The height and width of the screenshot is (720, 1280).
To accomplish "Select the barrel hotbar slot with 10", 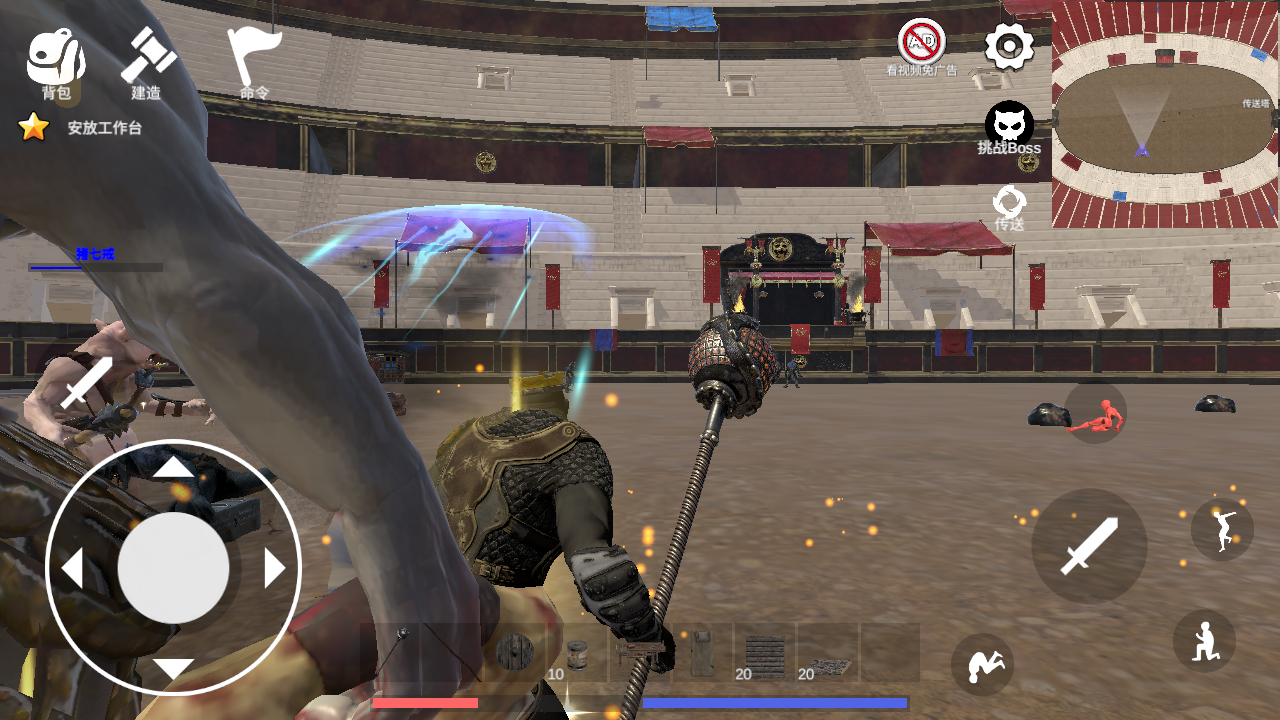I will pos(577,653).
